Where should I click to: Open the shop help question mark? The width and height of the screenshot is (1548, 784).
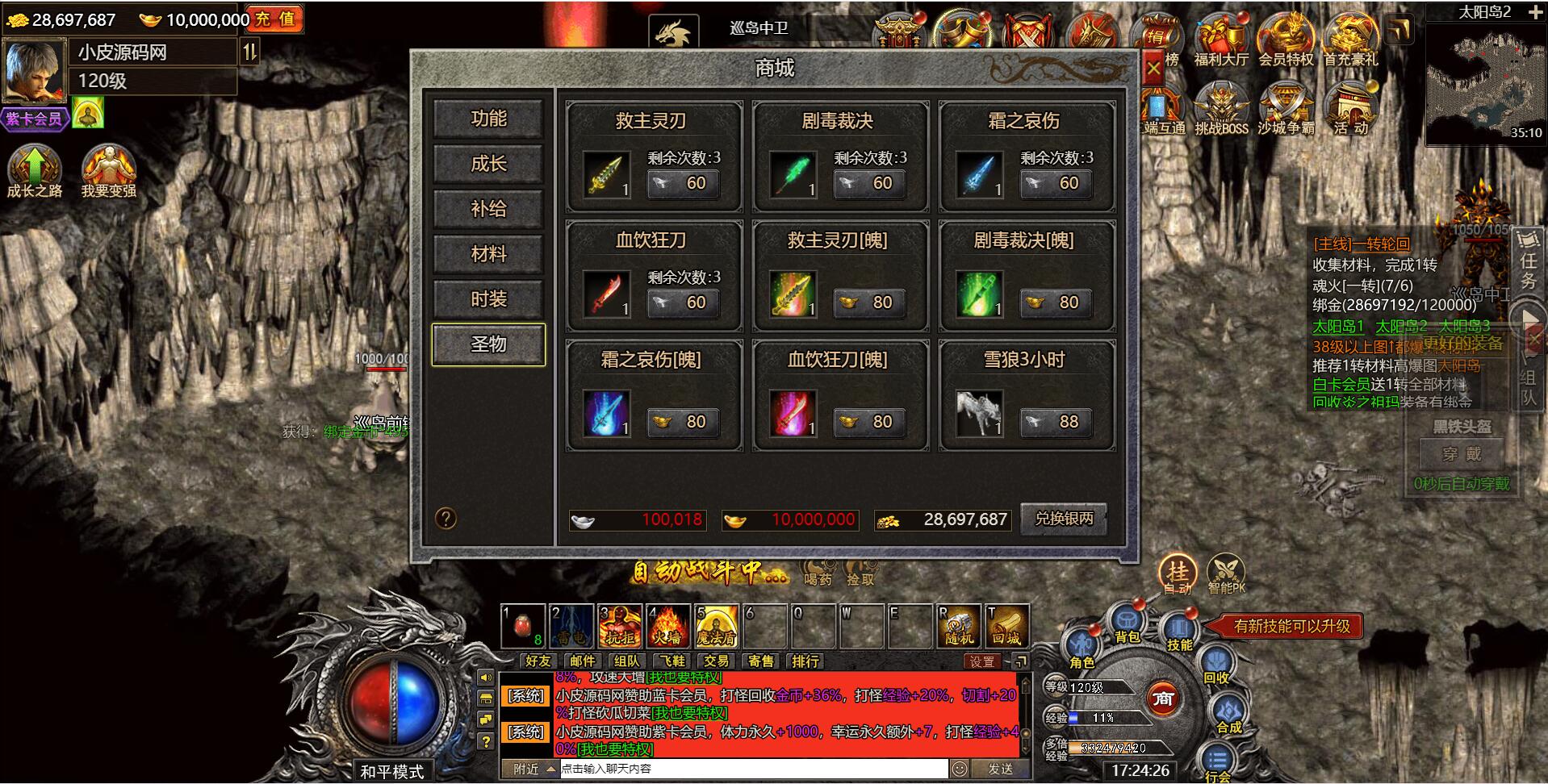(446, 519)
